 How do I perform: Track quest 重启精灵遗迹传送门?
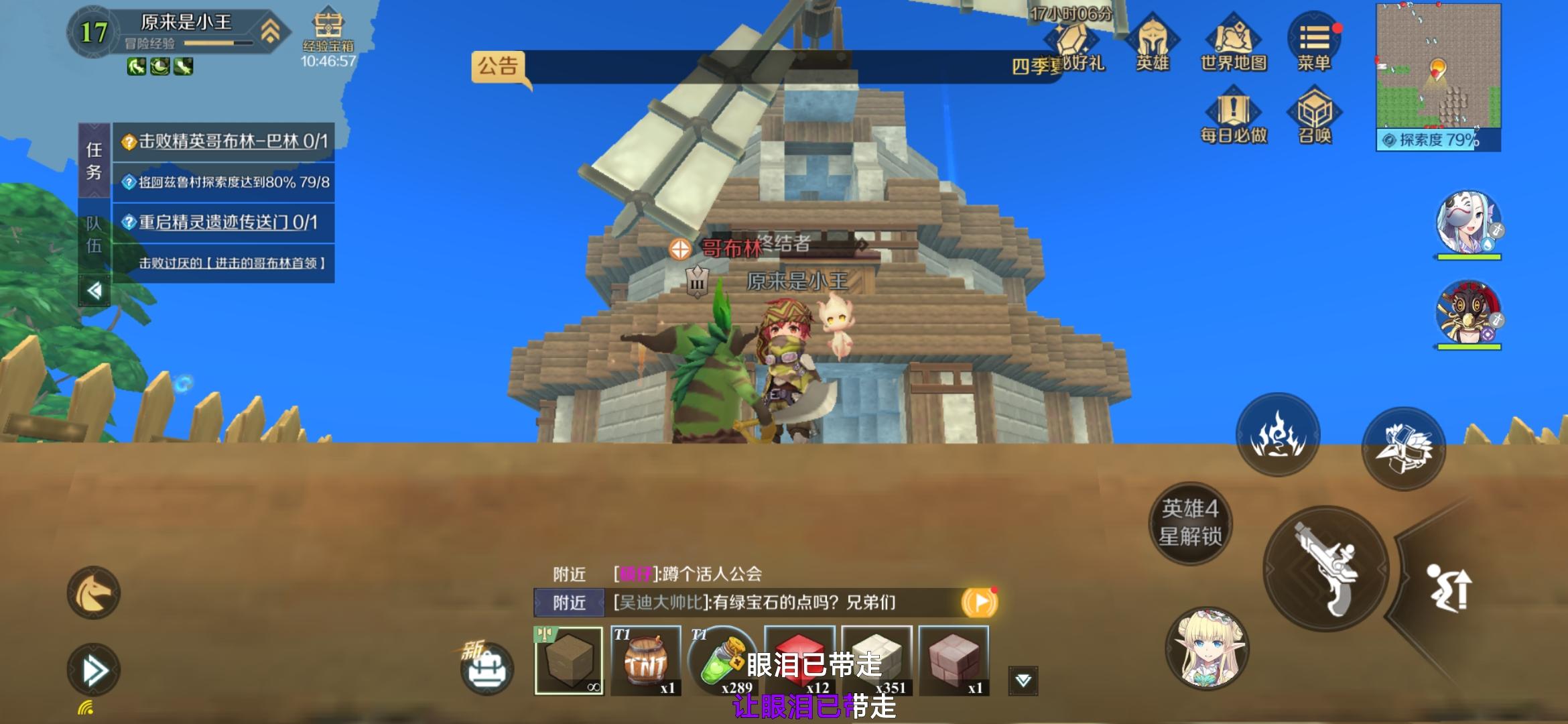click(218, 221)
